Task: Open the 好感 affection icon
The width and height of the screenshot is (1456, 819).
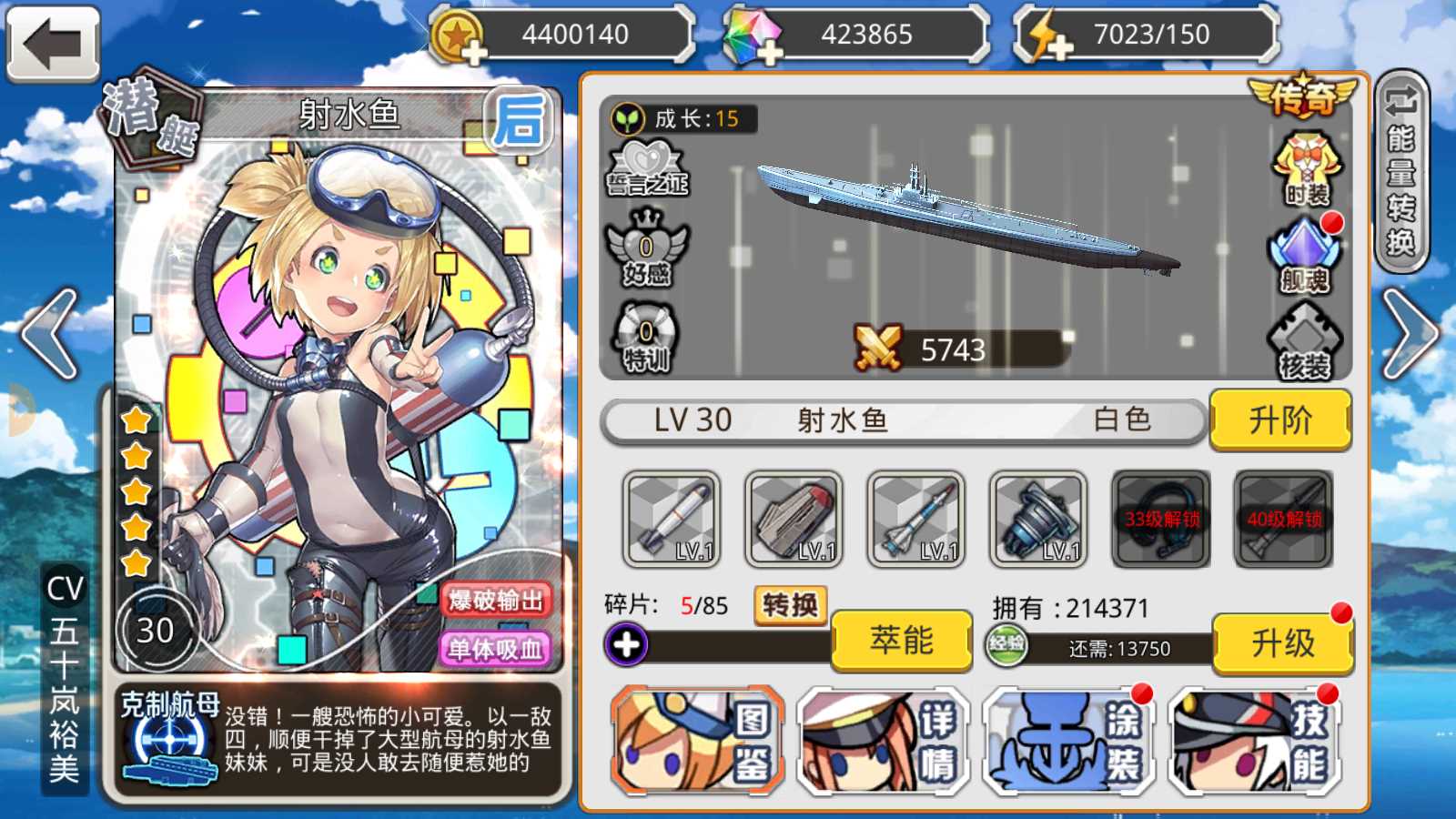Action: (647, 249)
